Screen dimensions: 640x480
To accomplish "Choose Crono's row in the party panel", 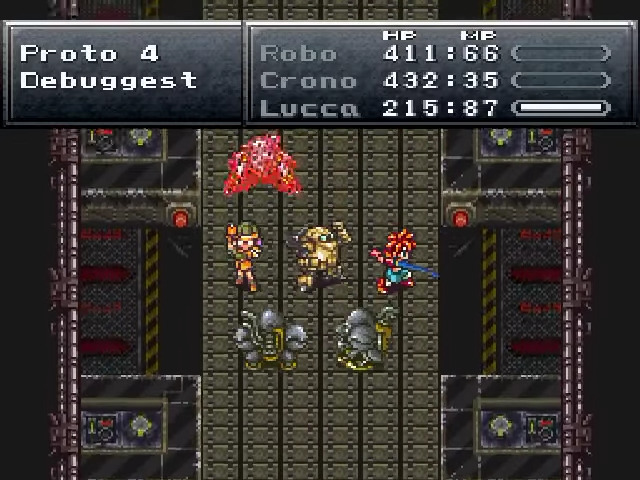I will 307,80.
